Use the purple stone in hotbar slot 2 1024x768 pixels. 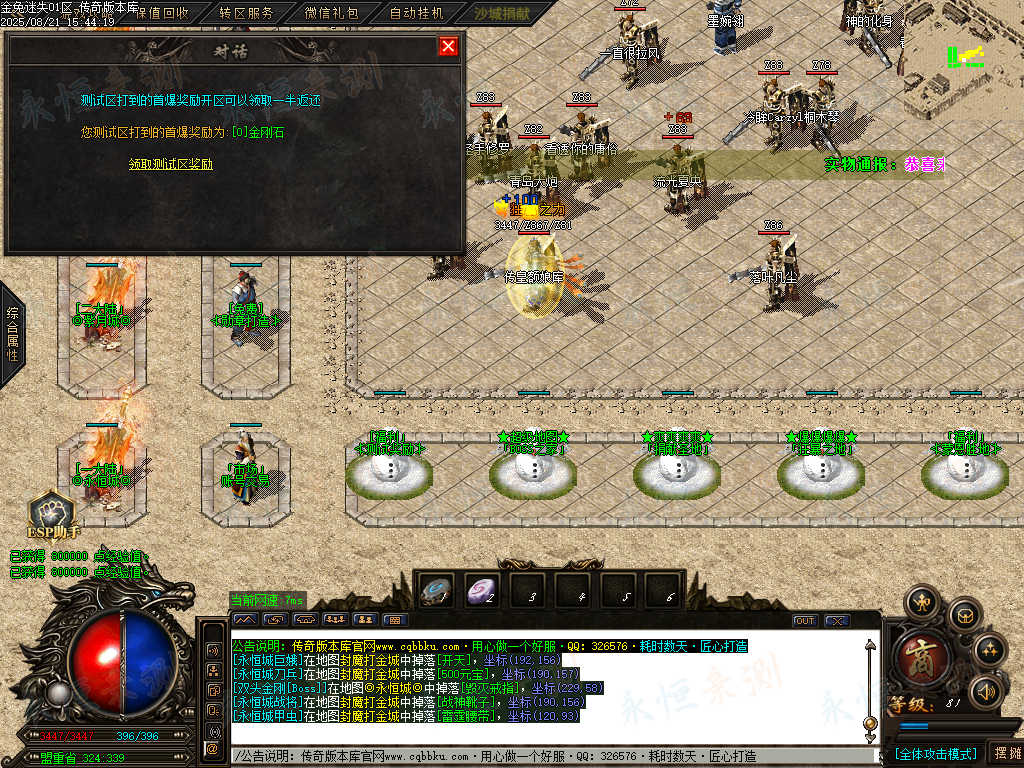[x=482, y=591]
